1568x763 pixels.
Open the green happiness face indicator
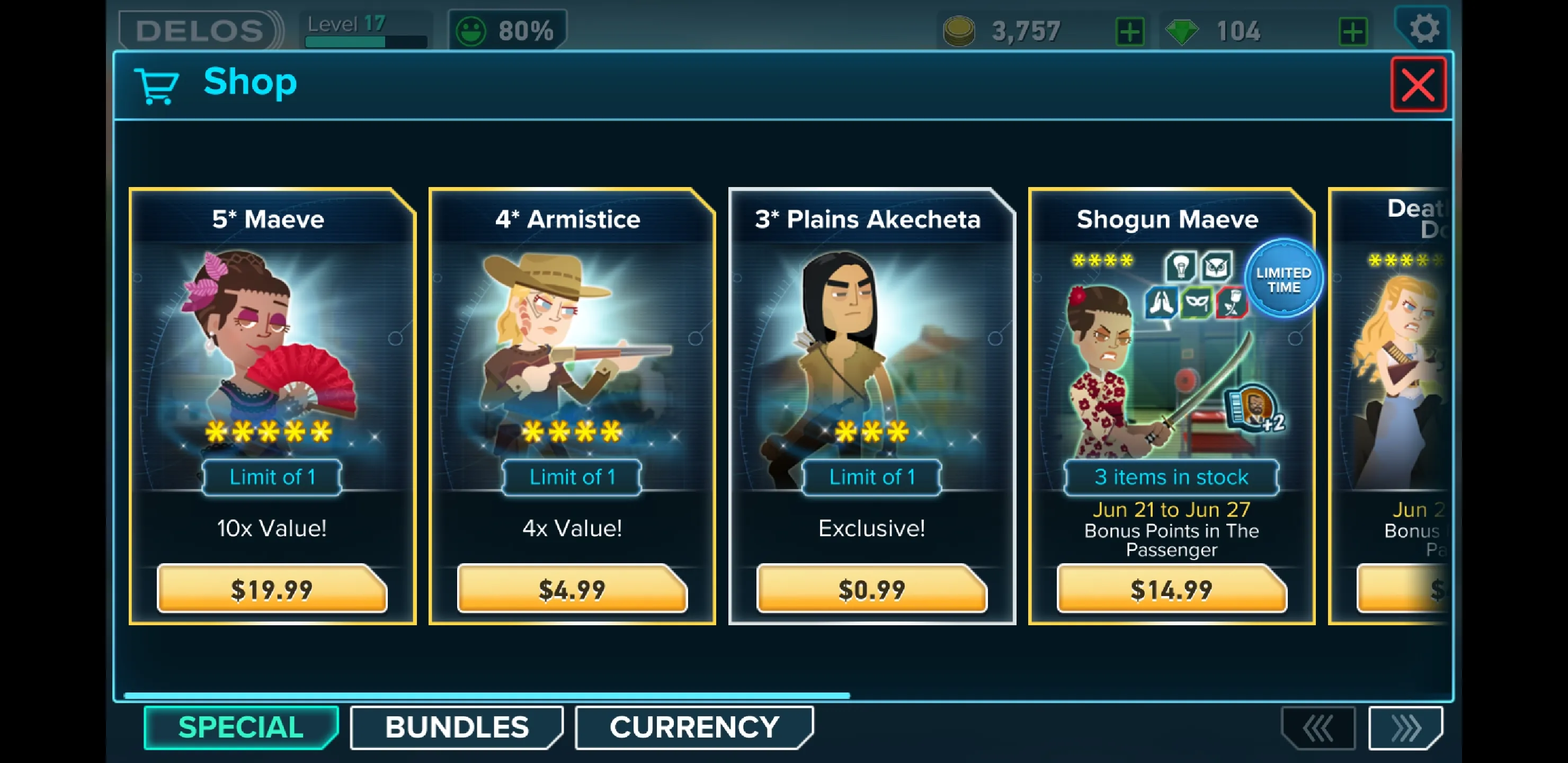point(471,30)
